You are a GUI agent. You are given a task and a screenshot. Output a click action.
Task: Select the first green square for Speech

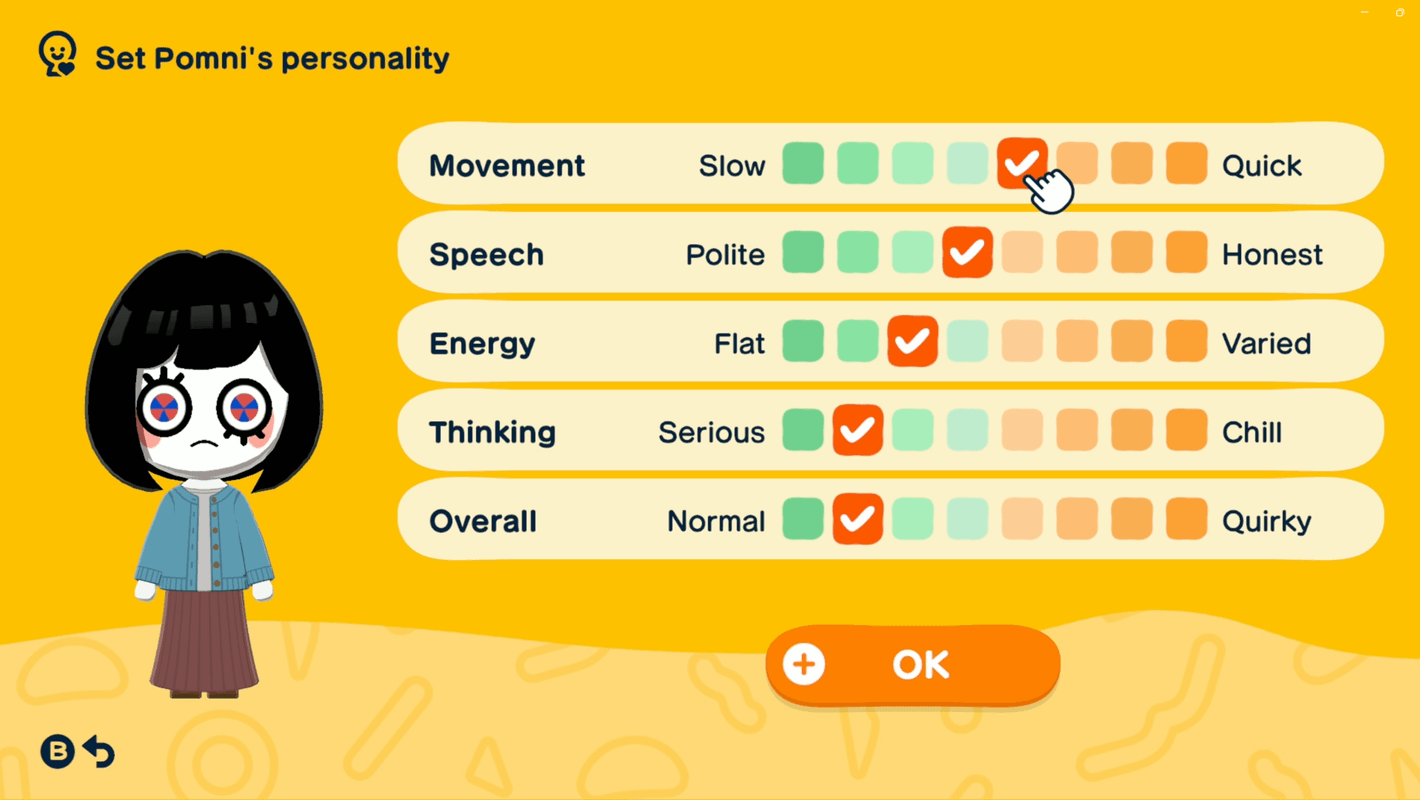pos(802,252)
